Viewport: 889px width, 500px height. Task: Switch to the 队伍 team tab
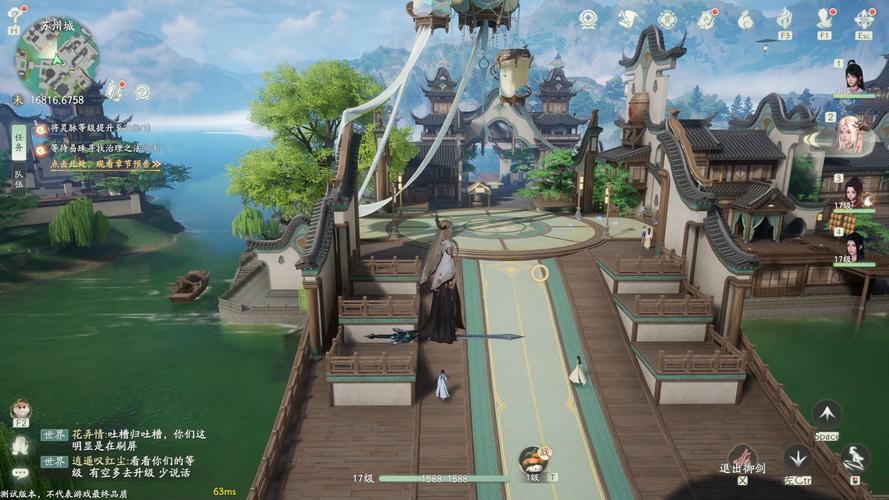pos(18,178)
